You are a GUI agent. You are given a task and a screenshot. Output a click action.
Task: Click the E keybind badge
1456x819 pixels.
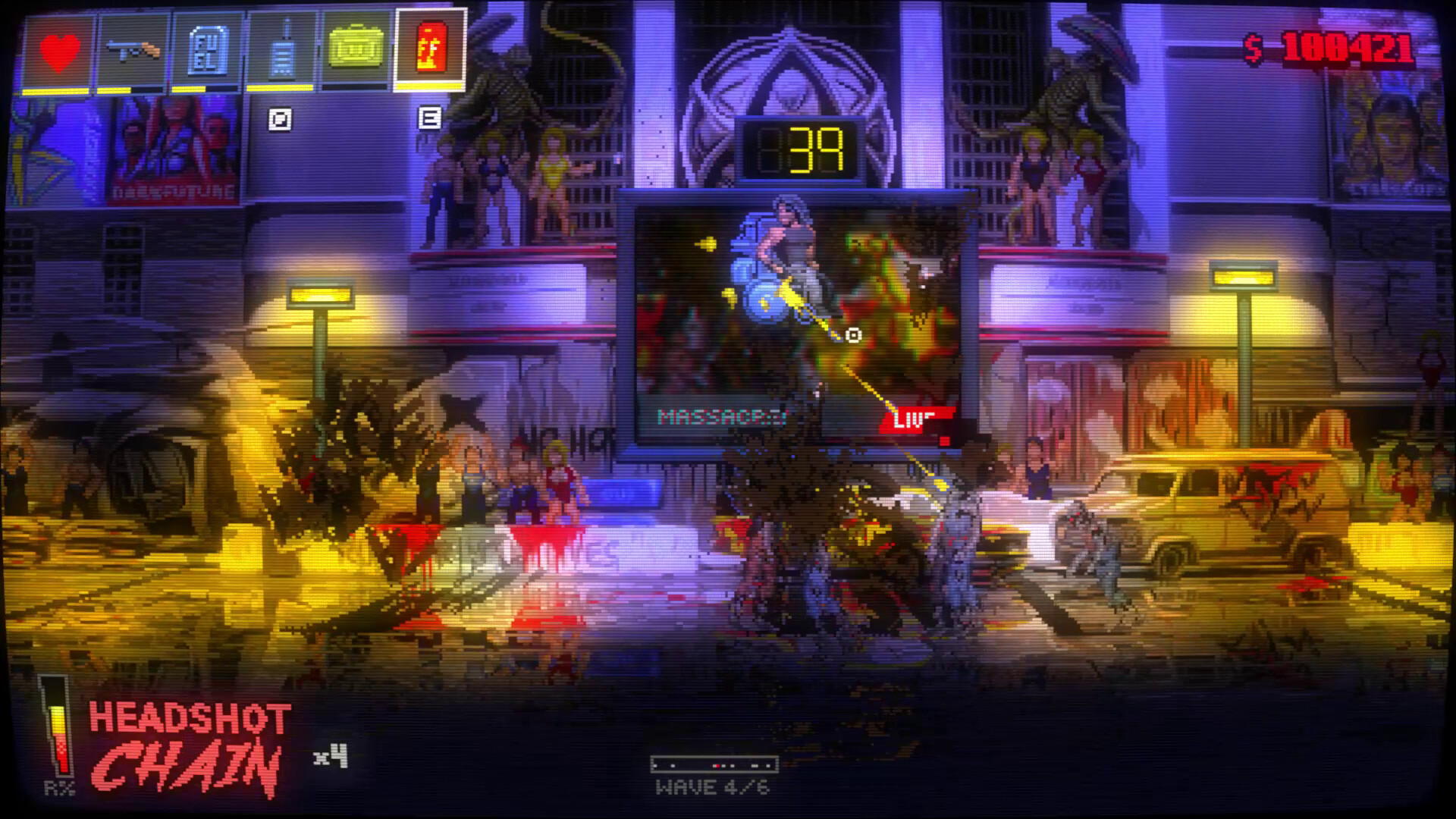[430, 118]
